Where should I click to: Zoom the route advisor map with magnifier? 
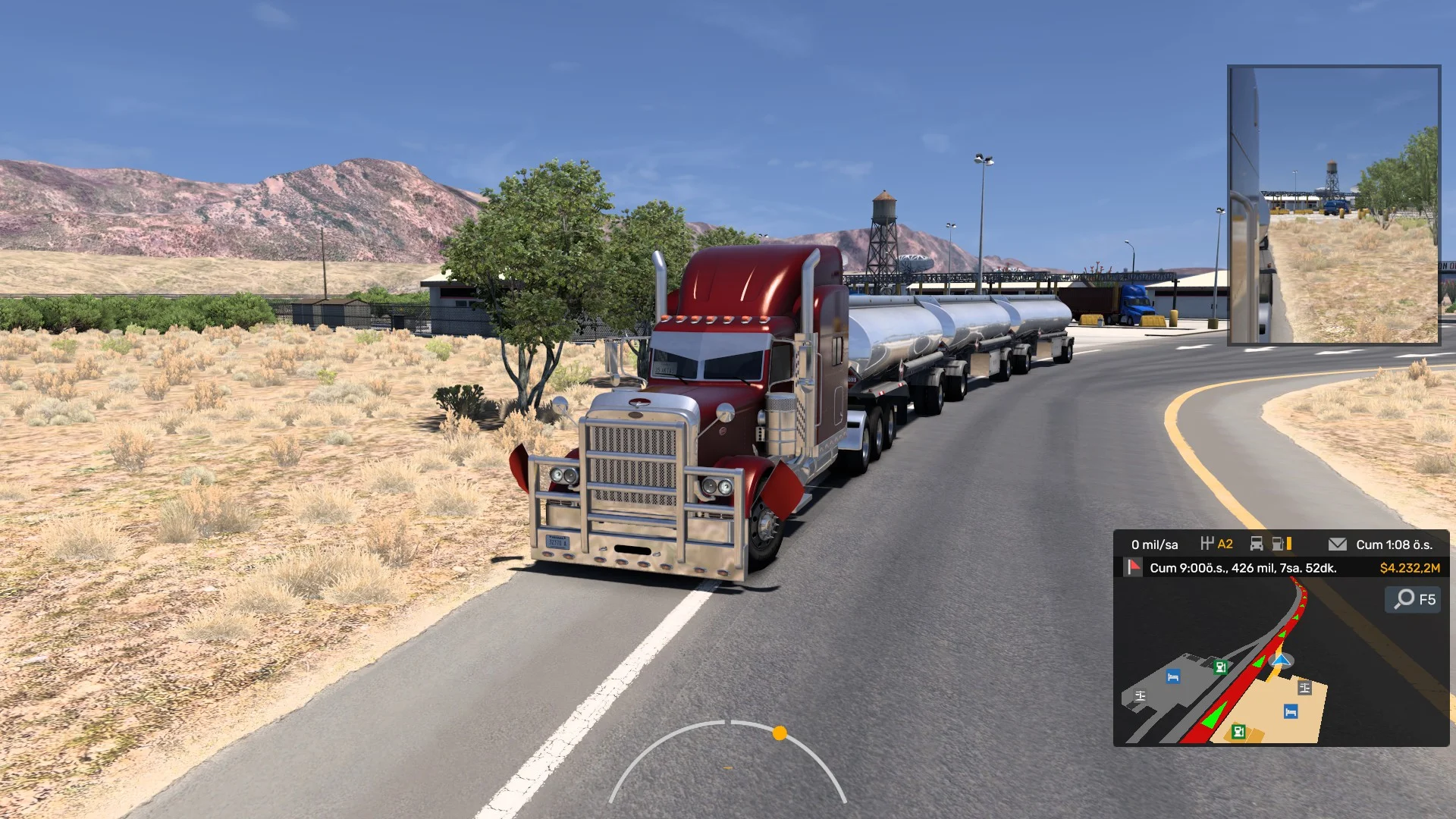click(x=1405, y=599)
